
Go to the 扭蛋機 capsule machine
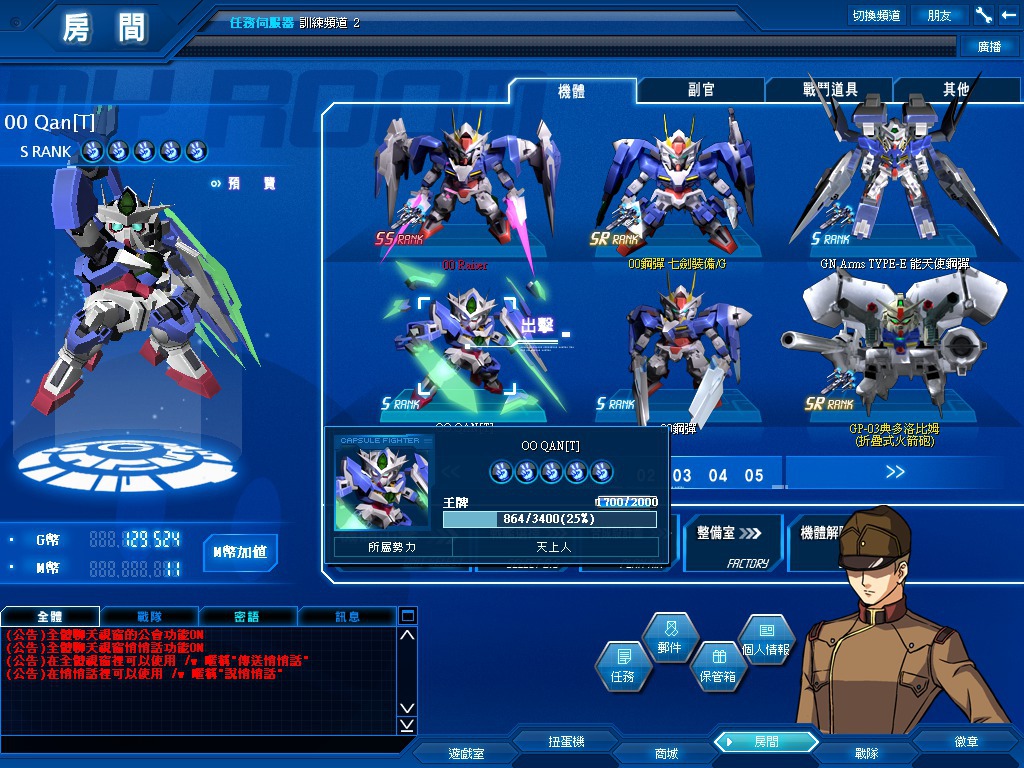[x=566, y=742]
